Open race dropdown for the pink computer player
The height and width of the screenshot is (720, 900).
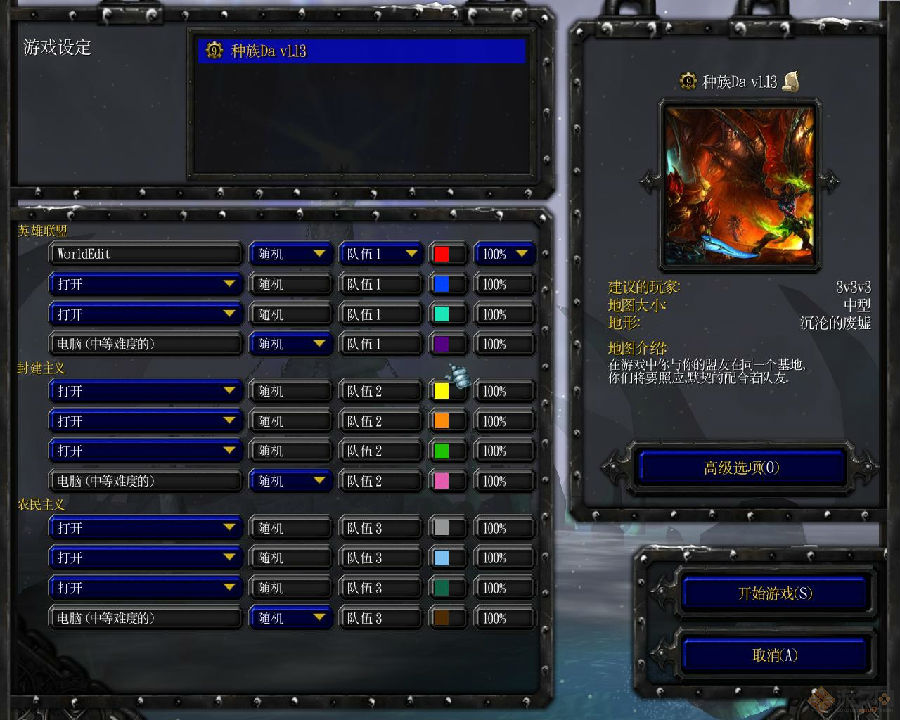point(290,481)
